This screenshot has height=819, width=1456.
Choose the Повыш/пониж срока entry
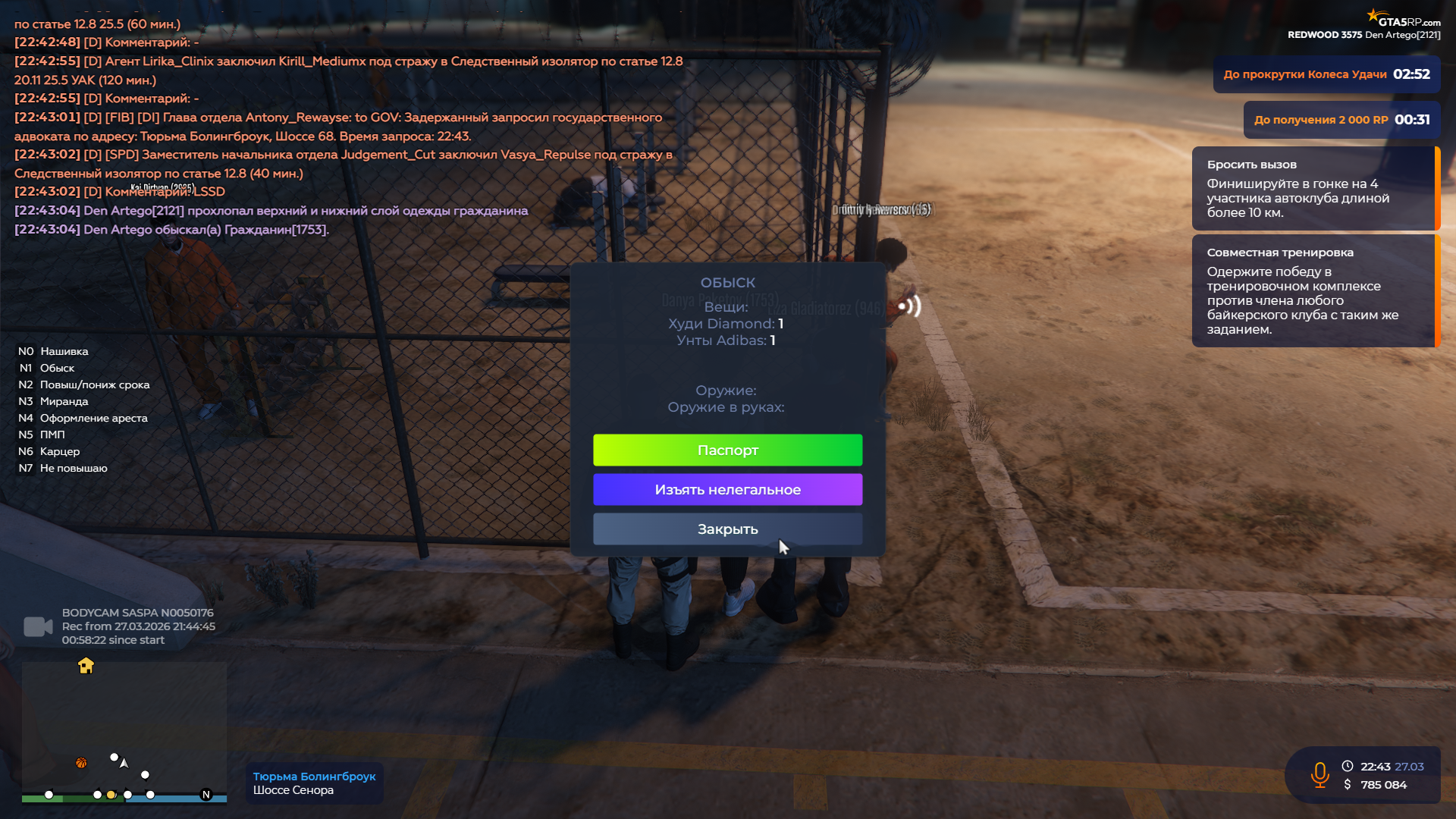point(94,384)
